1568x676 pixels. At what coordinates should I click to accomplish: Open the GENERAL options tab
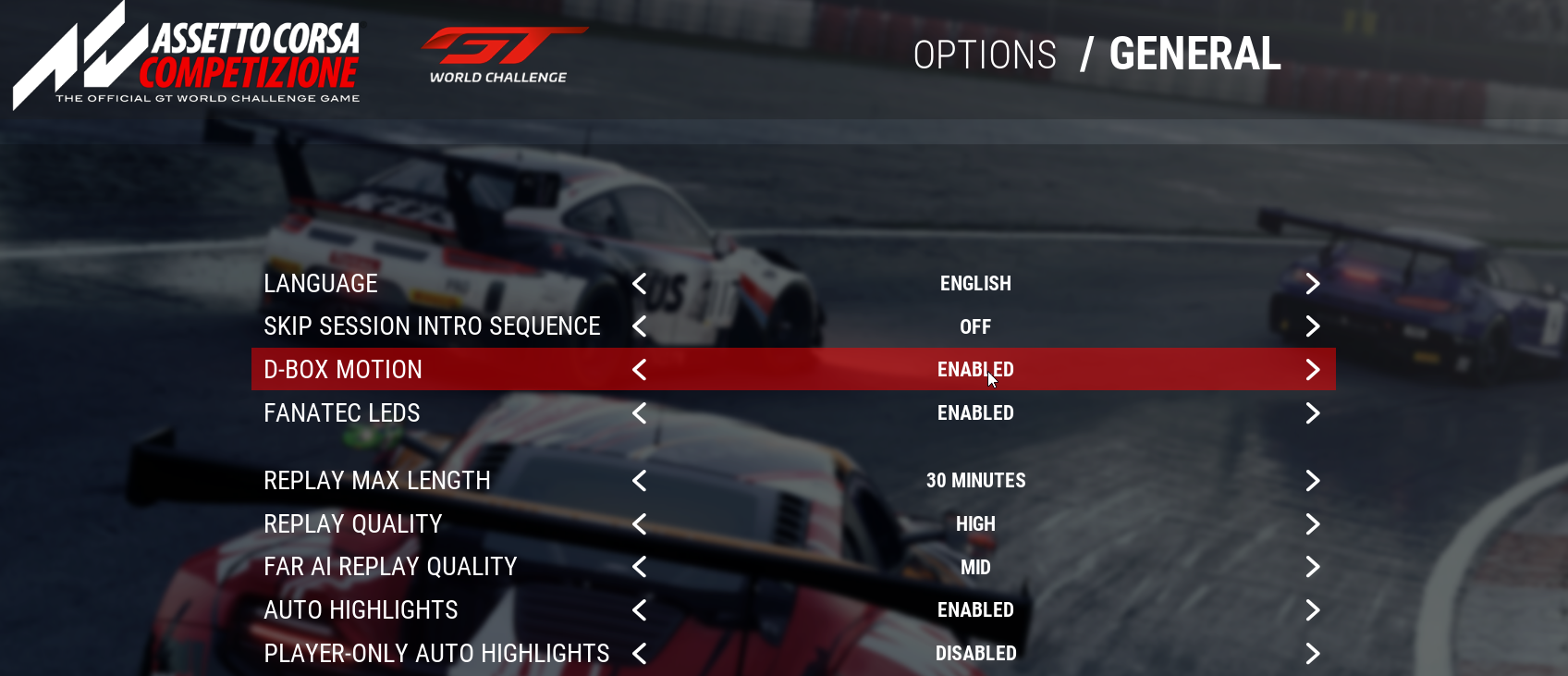coord(1194,55)
